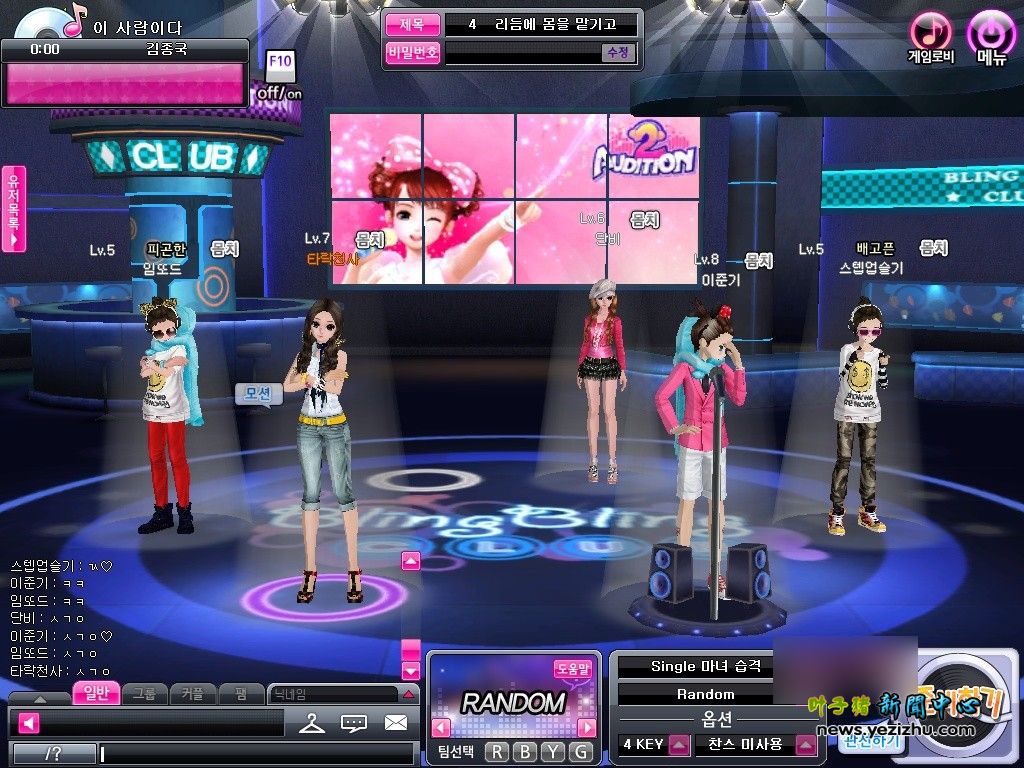Switch to the 그룹 chat tab
Screen dimensions: 1024x768
pyautogui.click(x=145, y=693)
